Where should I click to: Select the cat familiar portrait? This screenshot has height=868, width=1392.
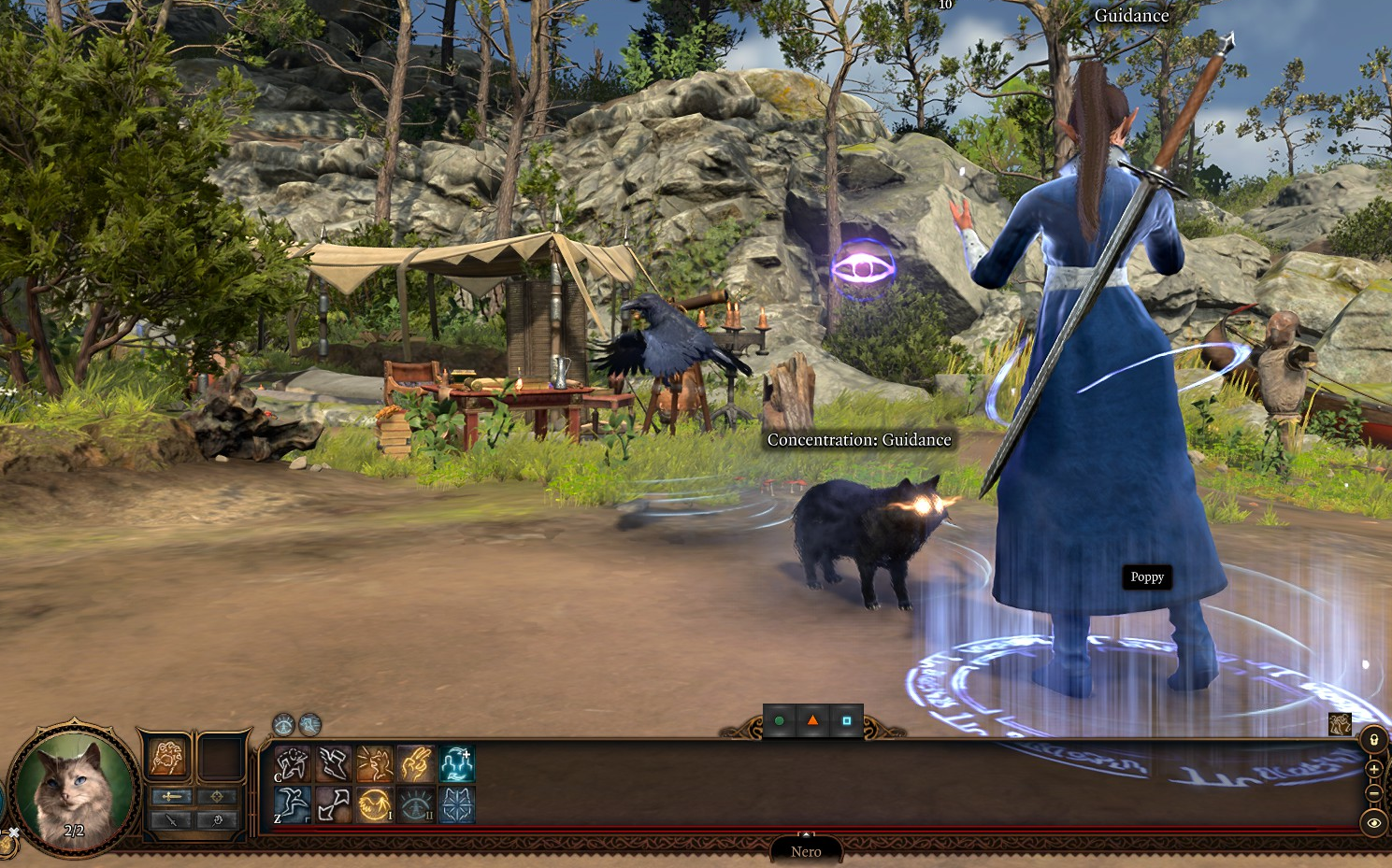point(75,785)
